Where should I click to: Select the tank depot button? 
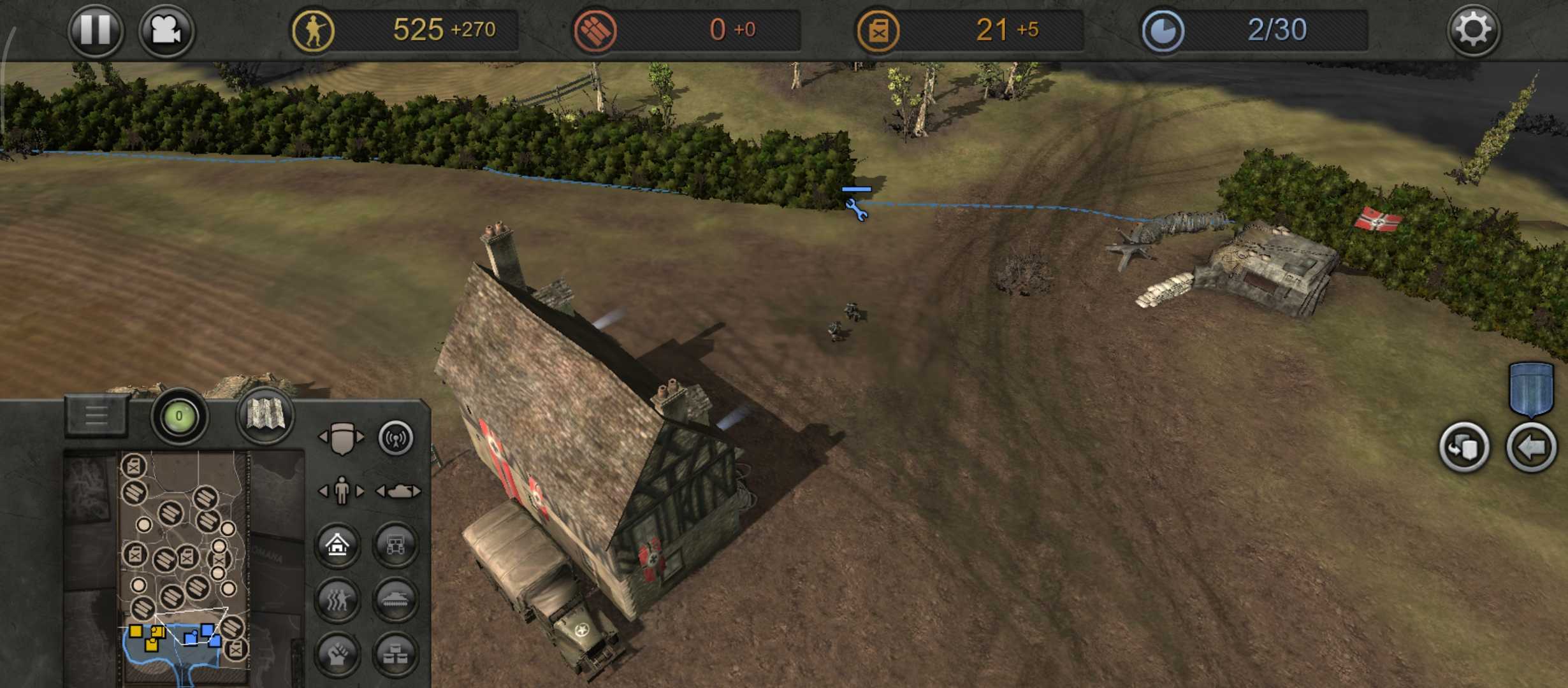[x=395, y=599]
